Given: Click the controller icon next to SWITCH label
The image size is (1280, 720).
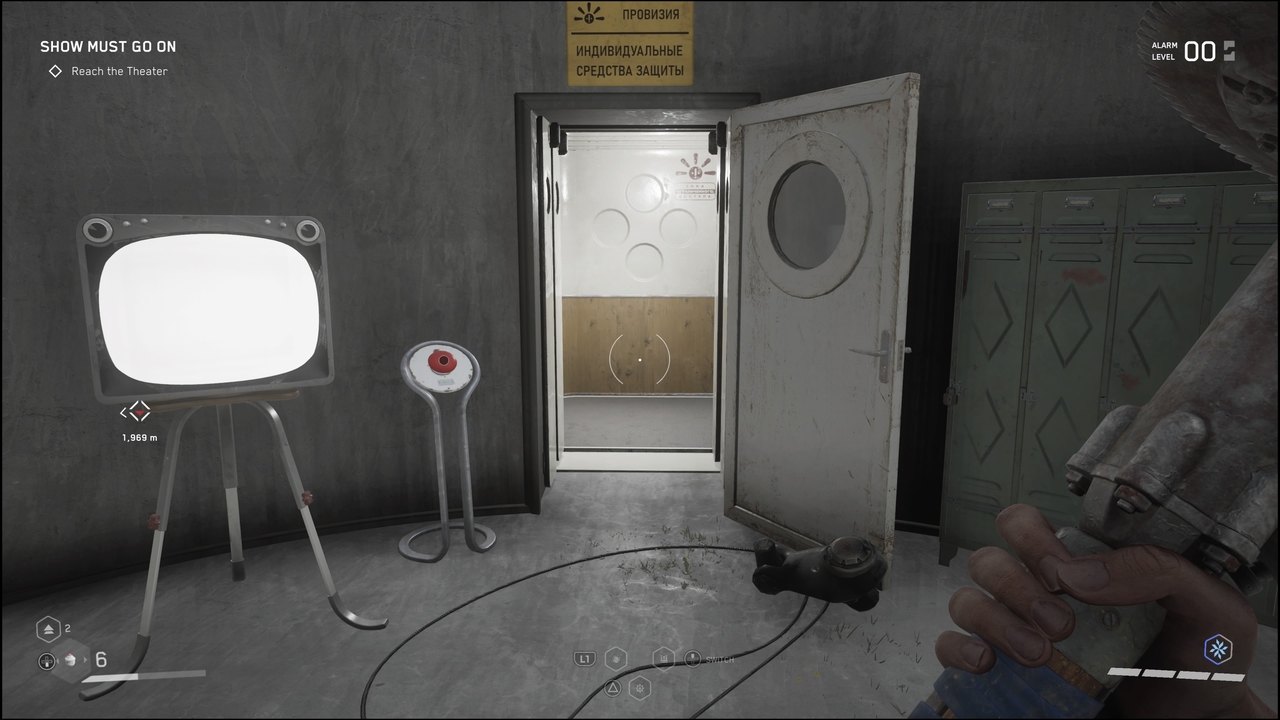Looking at the screenshot, I should pyautogui.click(x=692, y=658).
